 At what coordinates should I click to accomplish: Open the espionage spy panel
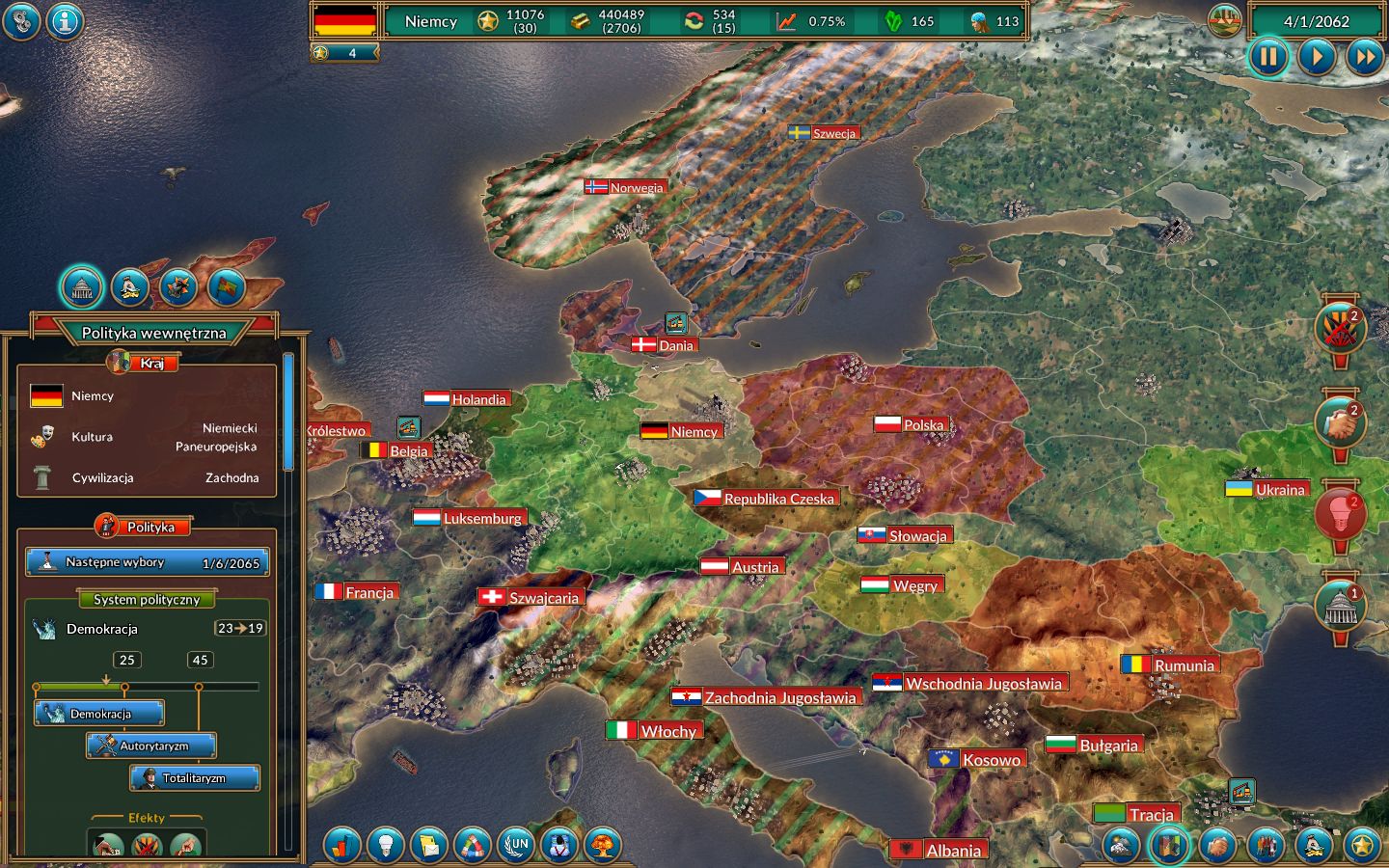(x=559, y=847)
